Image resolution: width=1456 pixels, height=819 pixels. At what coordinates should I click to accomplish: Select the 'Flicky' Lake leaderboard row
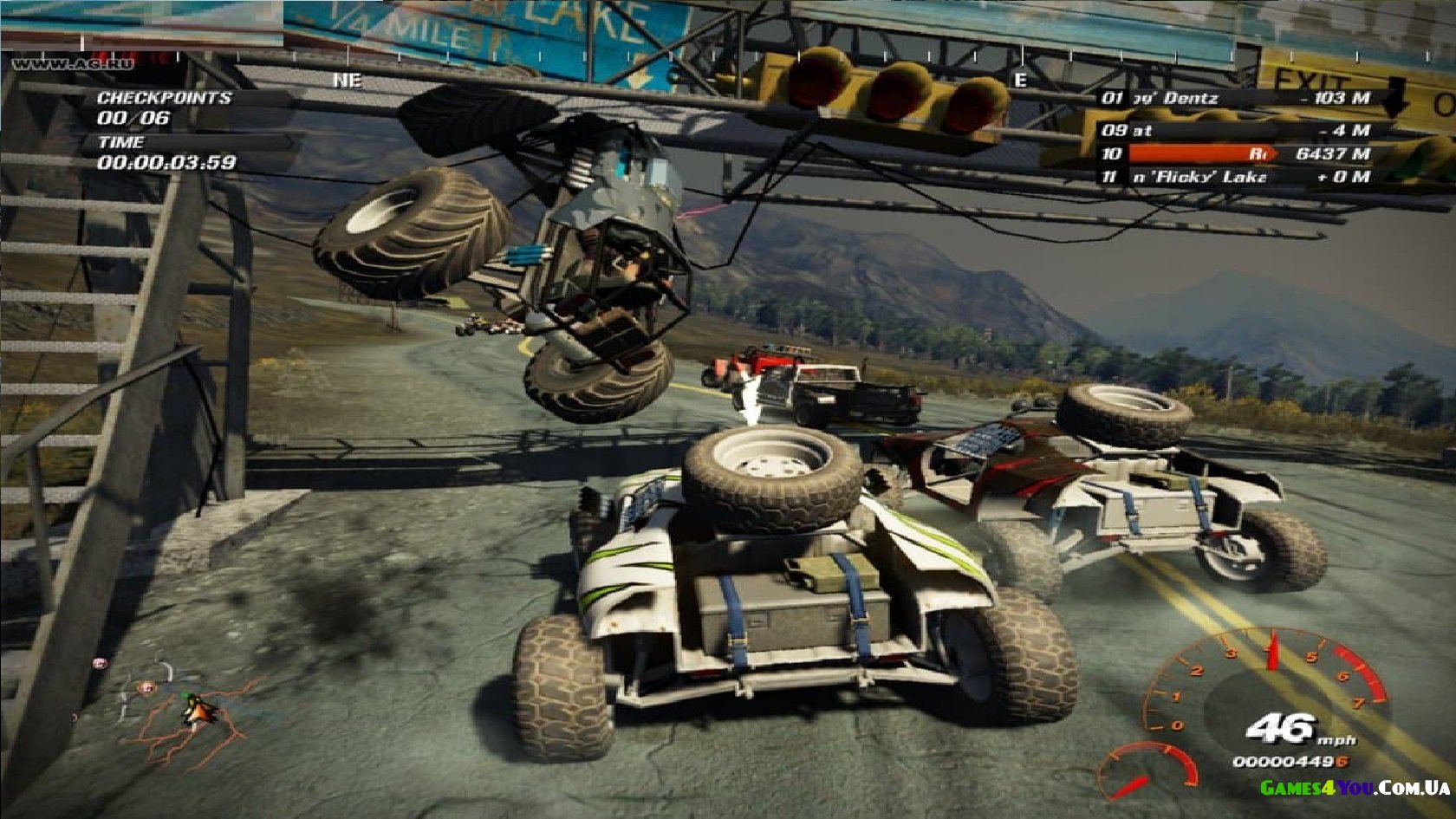tap(1235, 177)
